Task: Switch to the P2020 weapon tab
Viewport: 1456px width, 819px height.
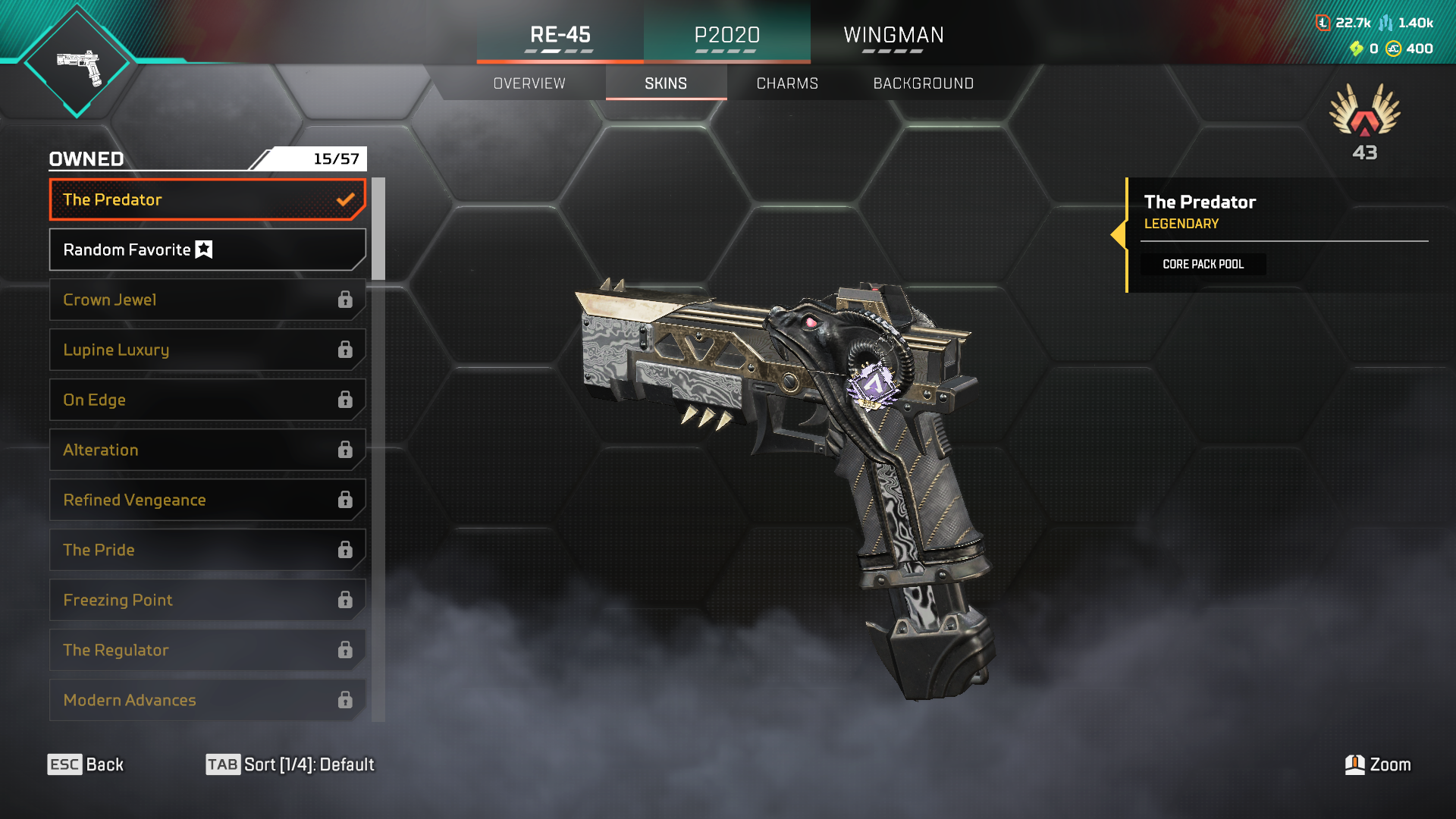Action: click(x=726, y=35)
